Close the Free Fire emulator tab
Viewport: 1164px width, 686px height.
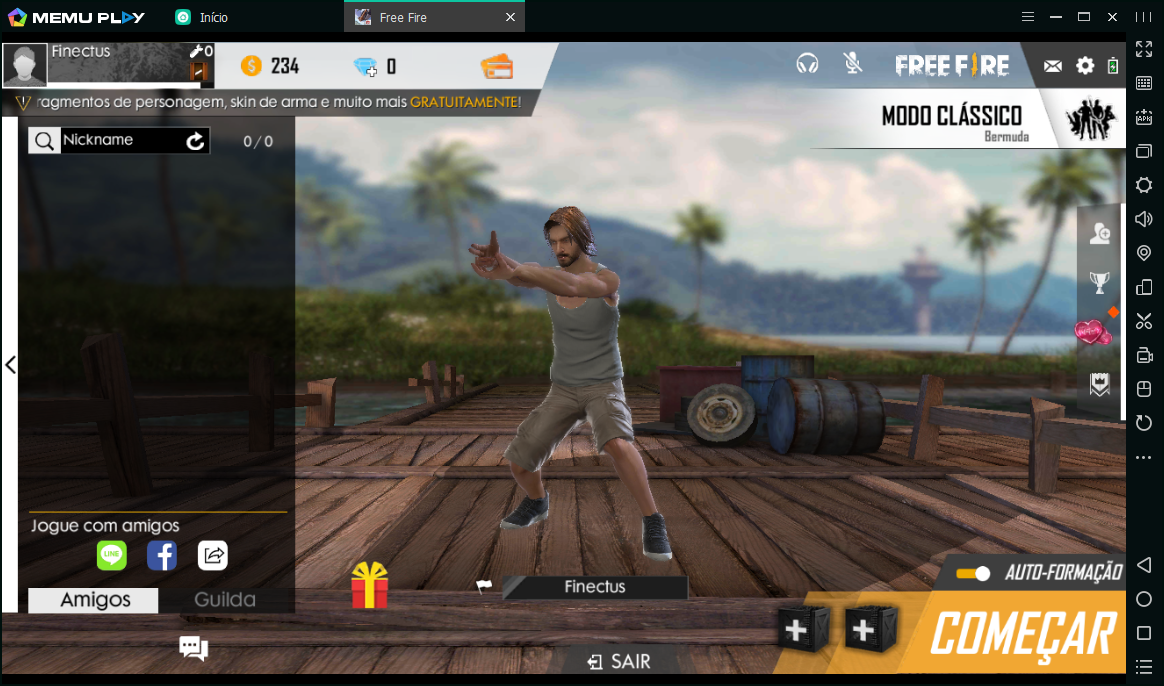point(510,17)
